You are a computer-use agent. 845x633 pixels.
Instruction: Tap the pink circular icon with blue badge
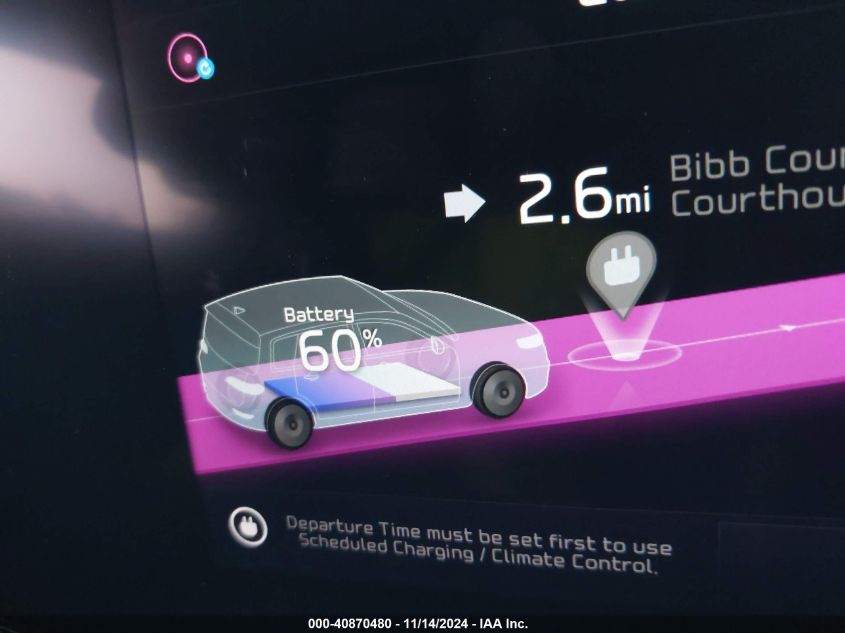pos(189,56)
